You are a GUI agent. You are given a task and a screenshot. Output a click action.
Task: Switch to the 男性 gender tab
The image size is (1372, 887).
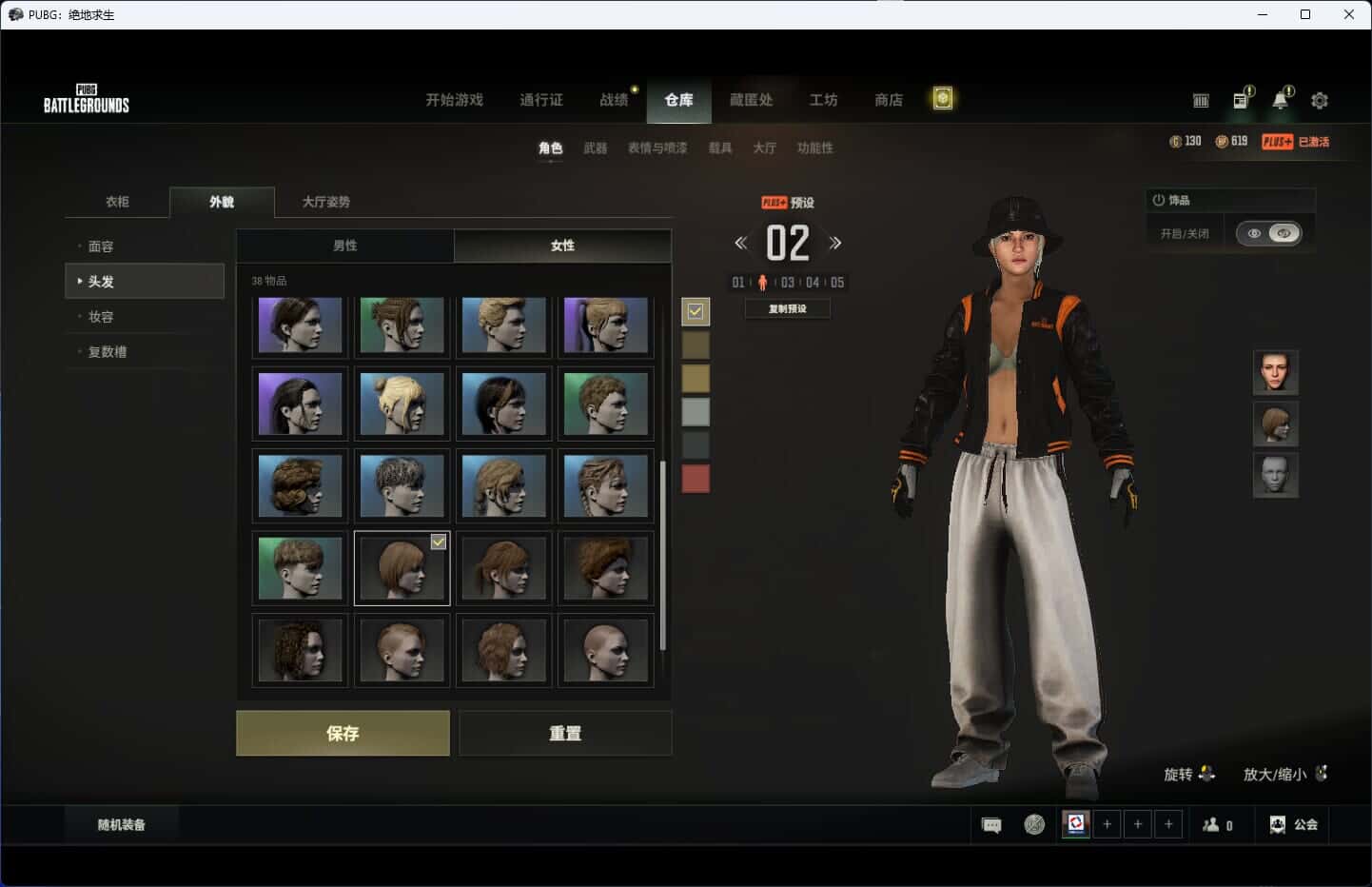345,246
